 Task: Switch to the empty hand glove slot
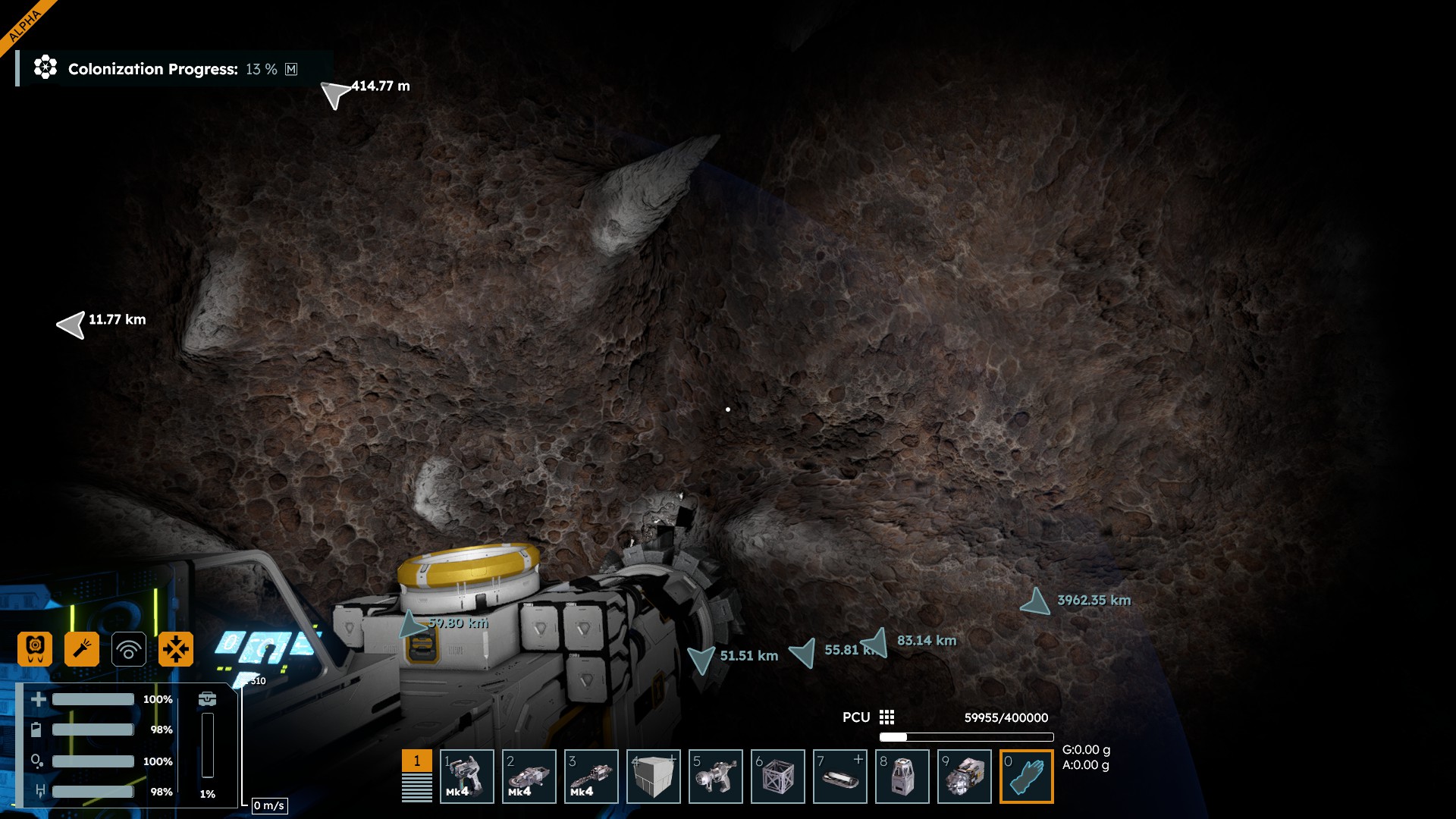1027,777
